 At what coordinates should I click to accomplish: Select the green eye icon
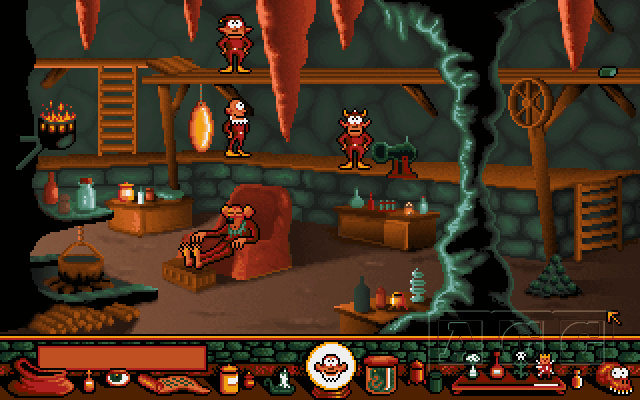coord(119,378)
